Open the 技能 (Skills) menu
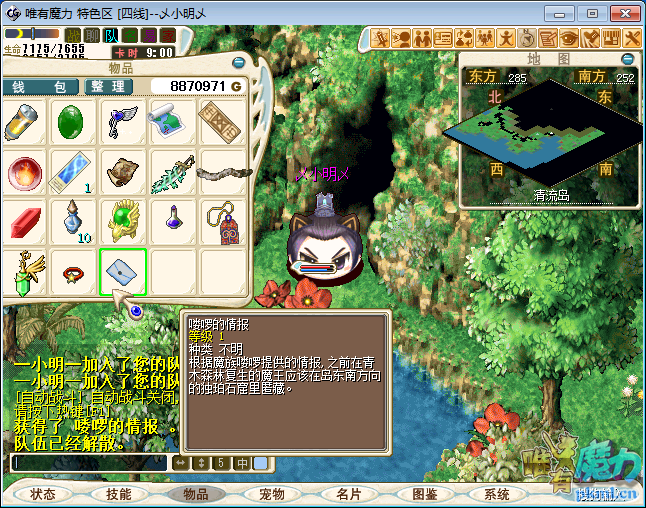Image resolution: width=646 pixels, height=508 pixels. (x=119, y=494)
